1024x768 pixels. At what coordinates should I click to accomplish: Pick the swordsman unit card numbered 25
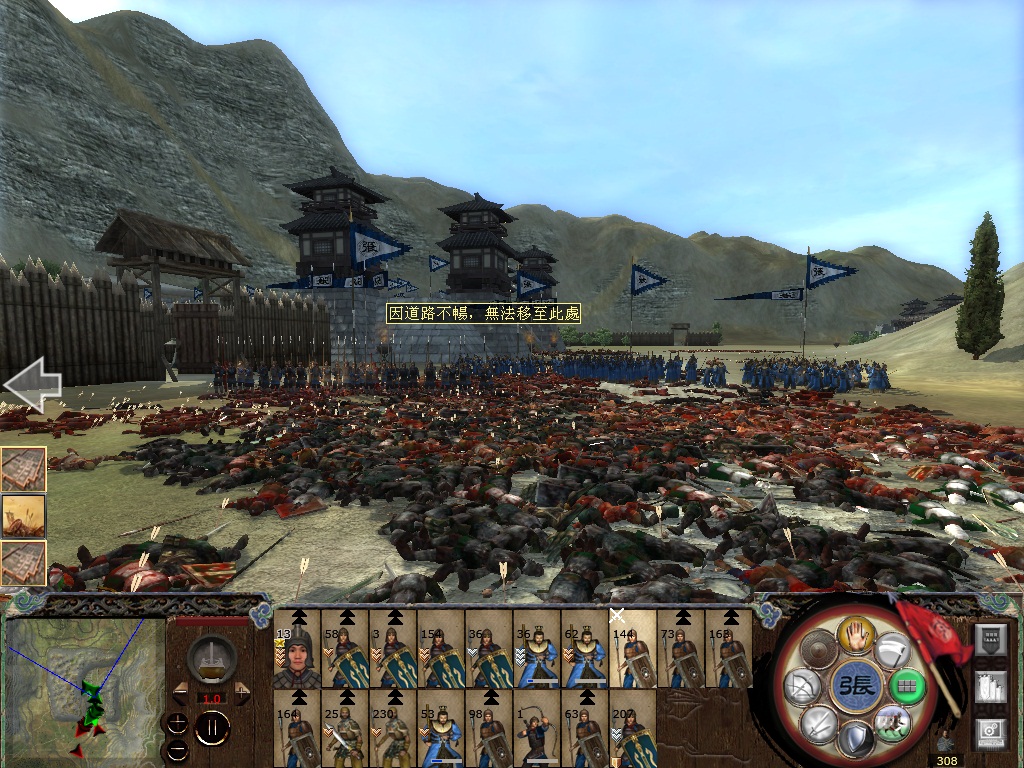point(345,730)
